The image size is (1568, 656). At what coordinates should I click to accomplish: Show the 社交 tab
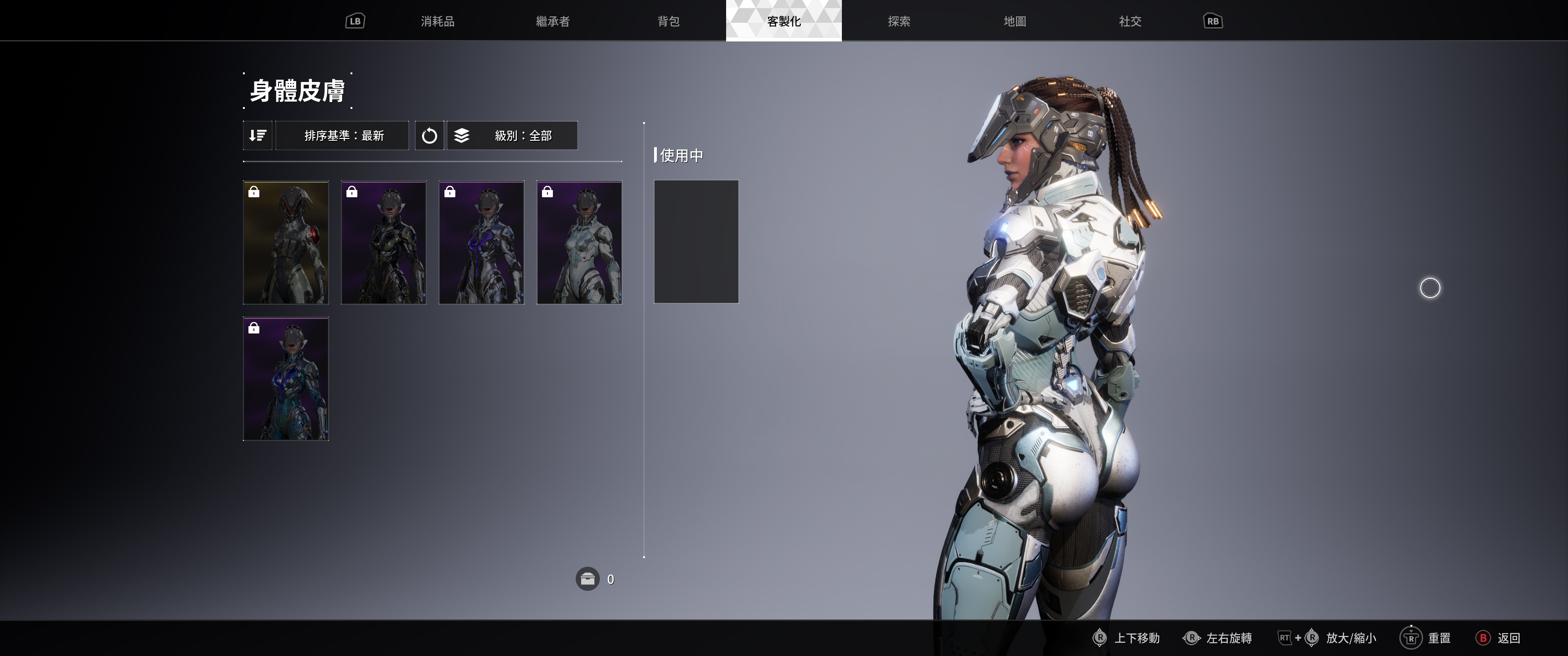pyautogui.click(x=1130, y=21)
